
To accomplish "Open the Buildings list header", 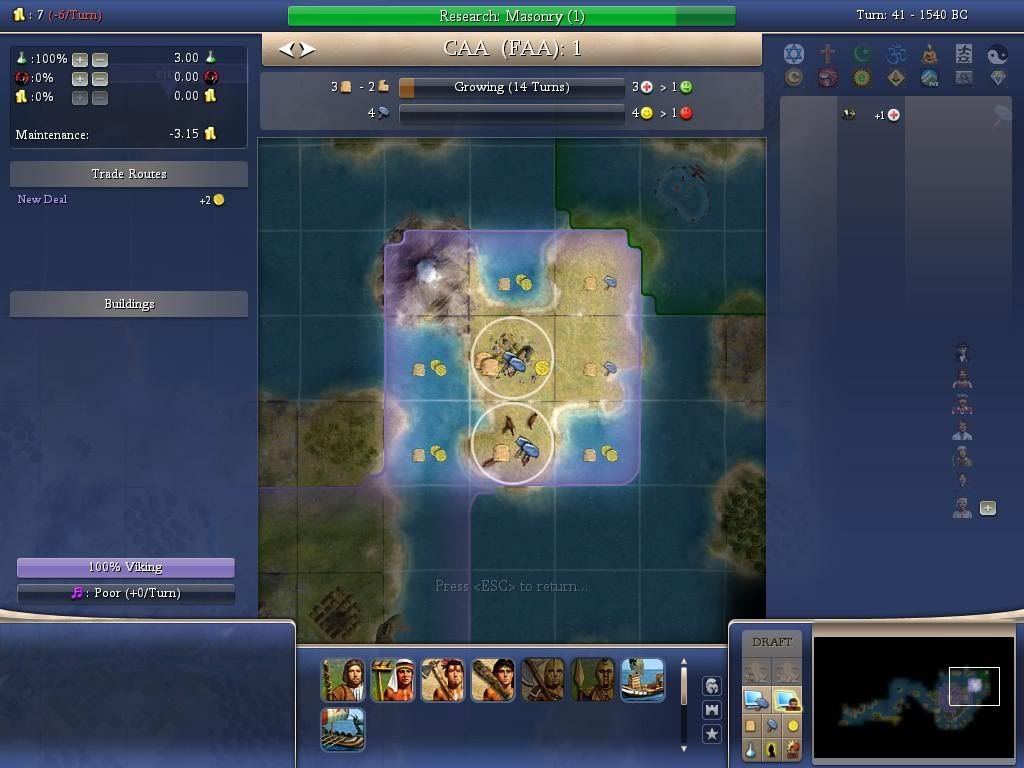I will [129, 304].
